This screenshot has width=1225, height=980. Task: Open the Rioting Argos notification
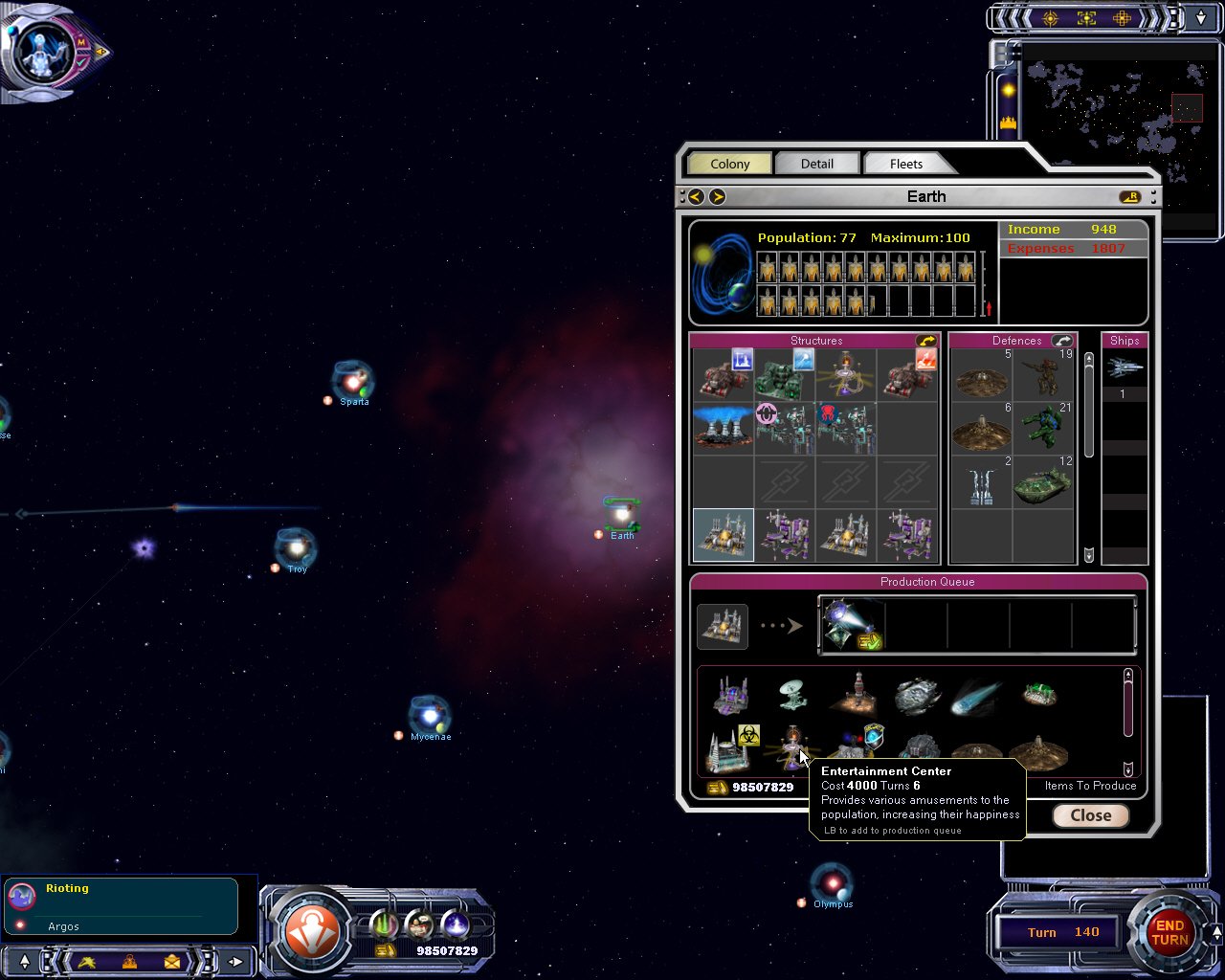pyautogui.click(x=122, y=906)
